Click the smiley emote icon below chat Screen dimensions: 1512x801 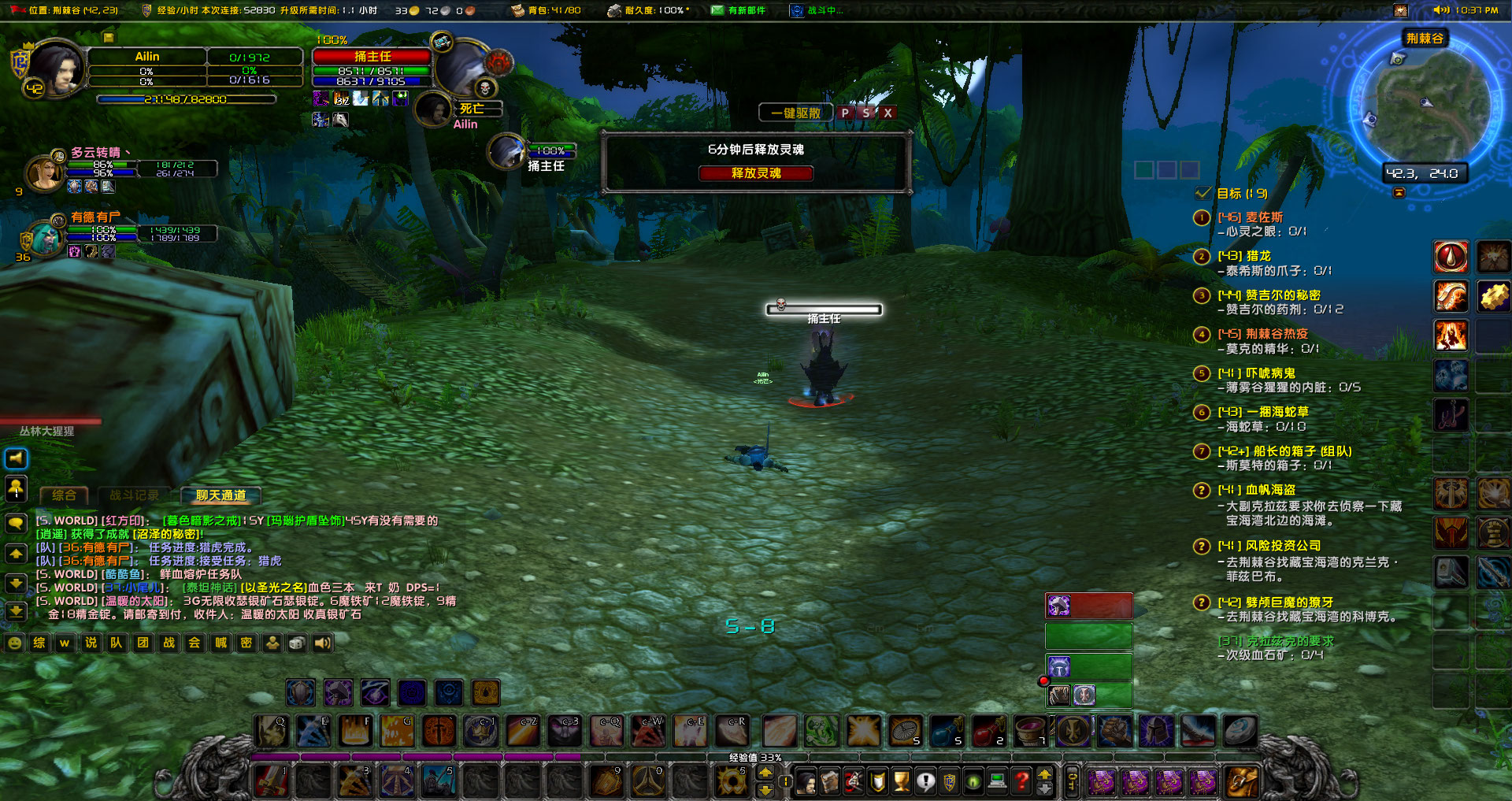[13, 643]
